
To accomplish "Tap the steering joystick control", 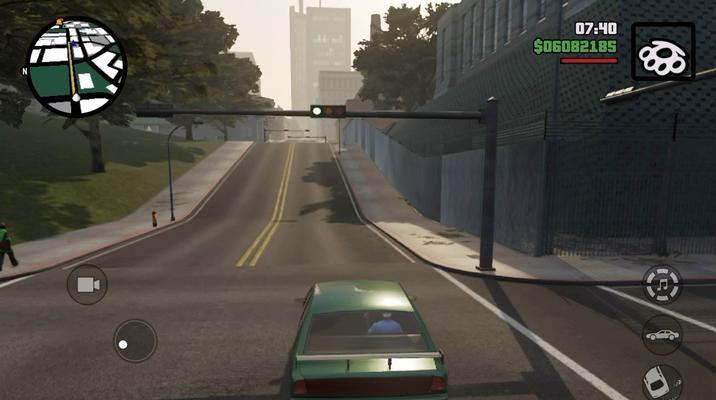I will 134,340.
